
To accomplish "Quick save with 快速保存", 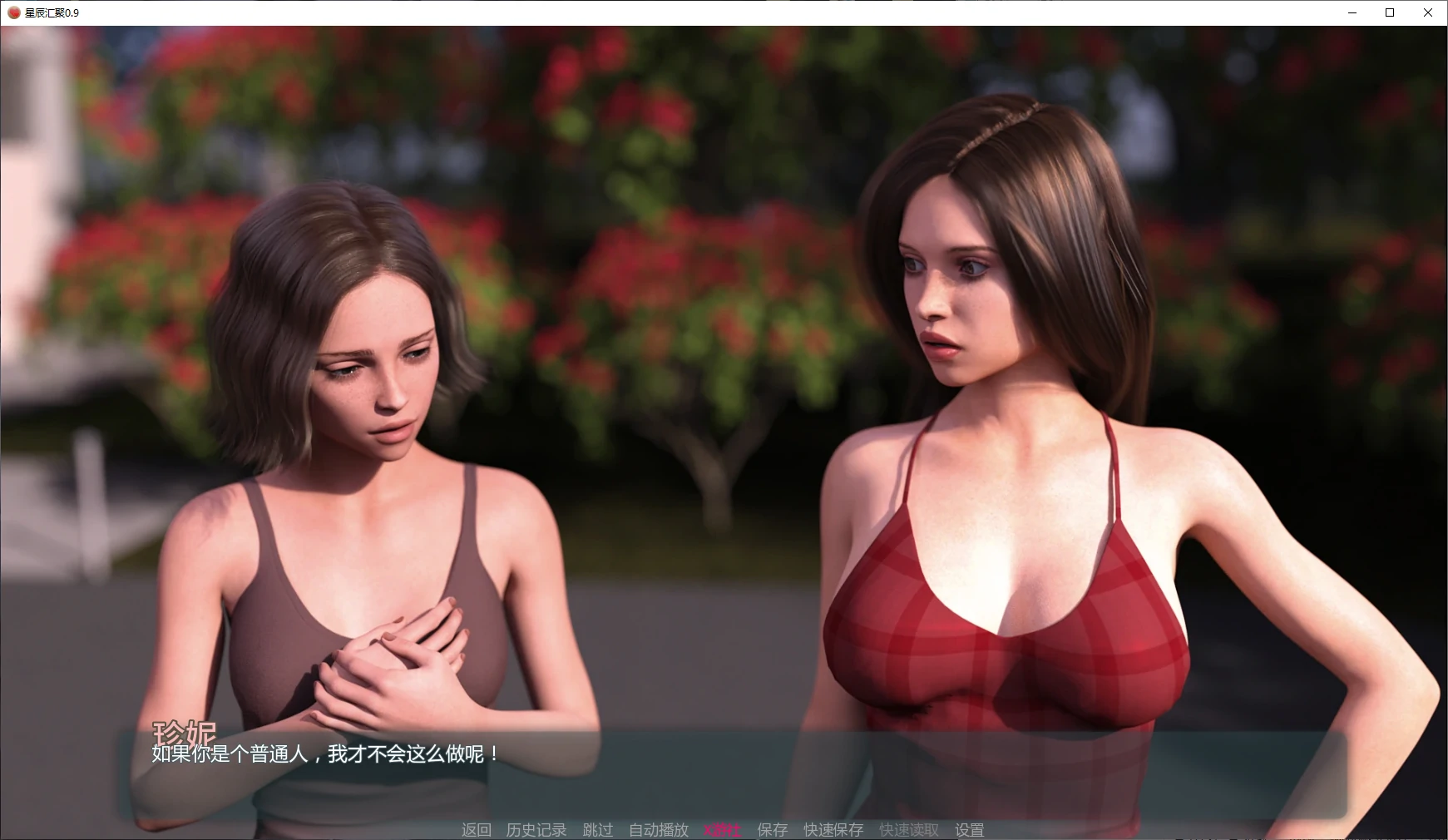I will [833, 829].
